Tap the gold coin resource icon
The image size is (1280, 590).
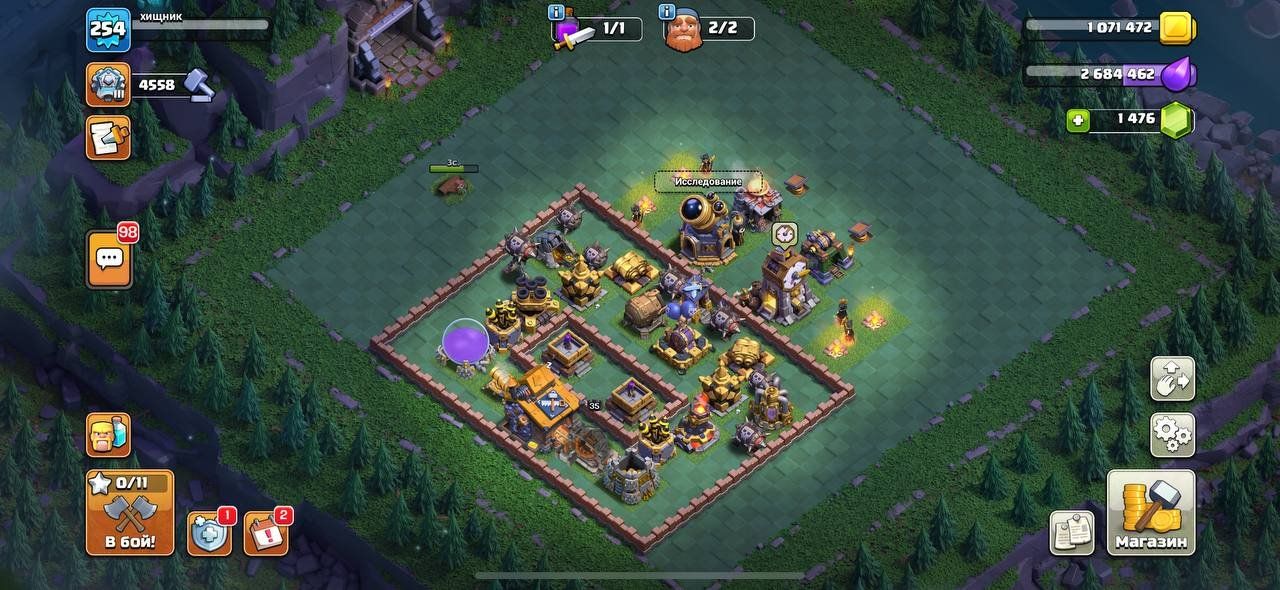pos(1177,28)
